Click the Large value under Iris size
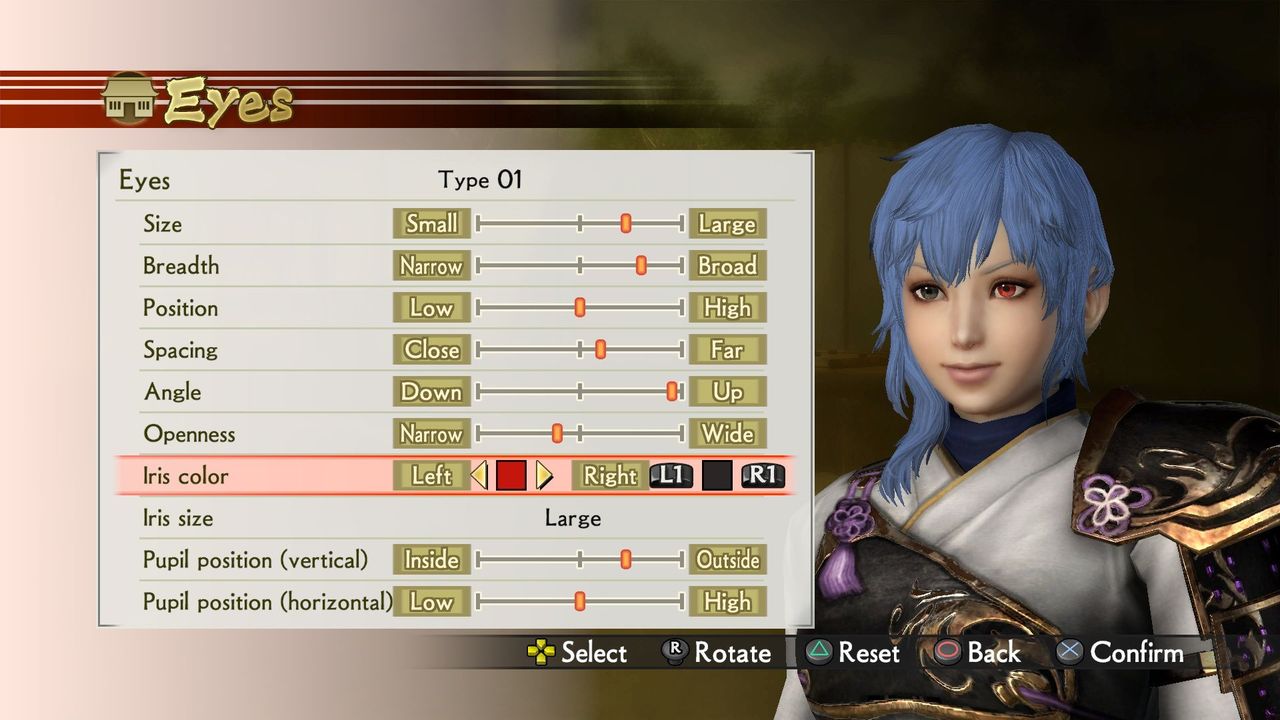1280x720 pixels. [x=572, y=518]
